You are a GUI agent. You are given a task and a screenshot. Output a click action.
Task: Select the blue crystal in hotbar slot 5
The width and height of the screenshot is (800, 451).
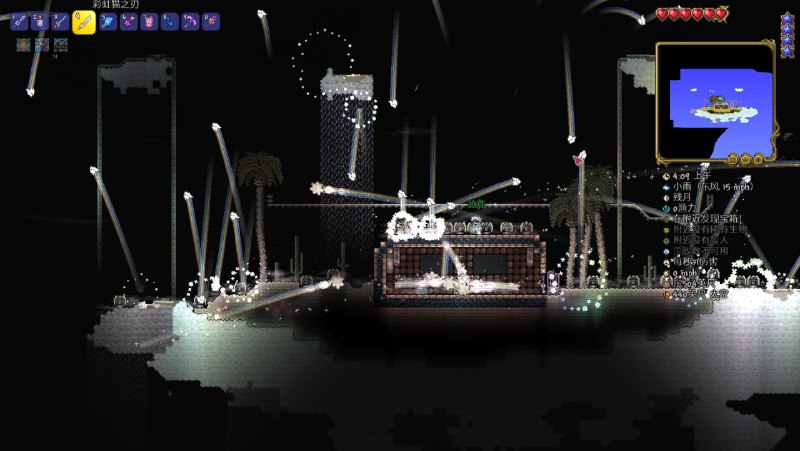(108, 21)
